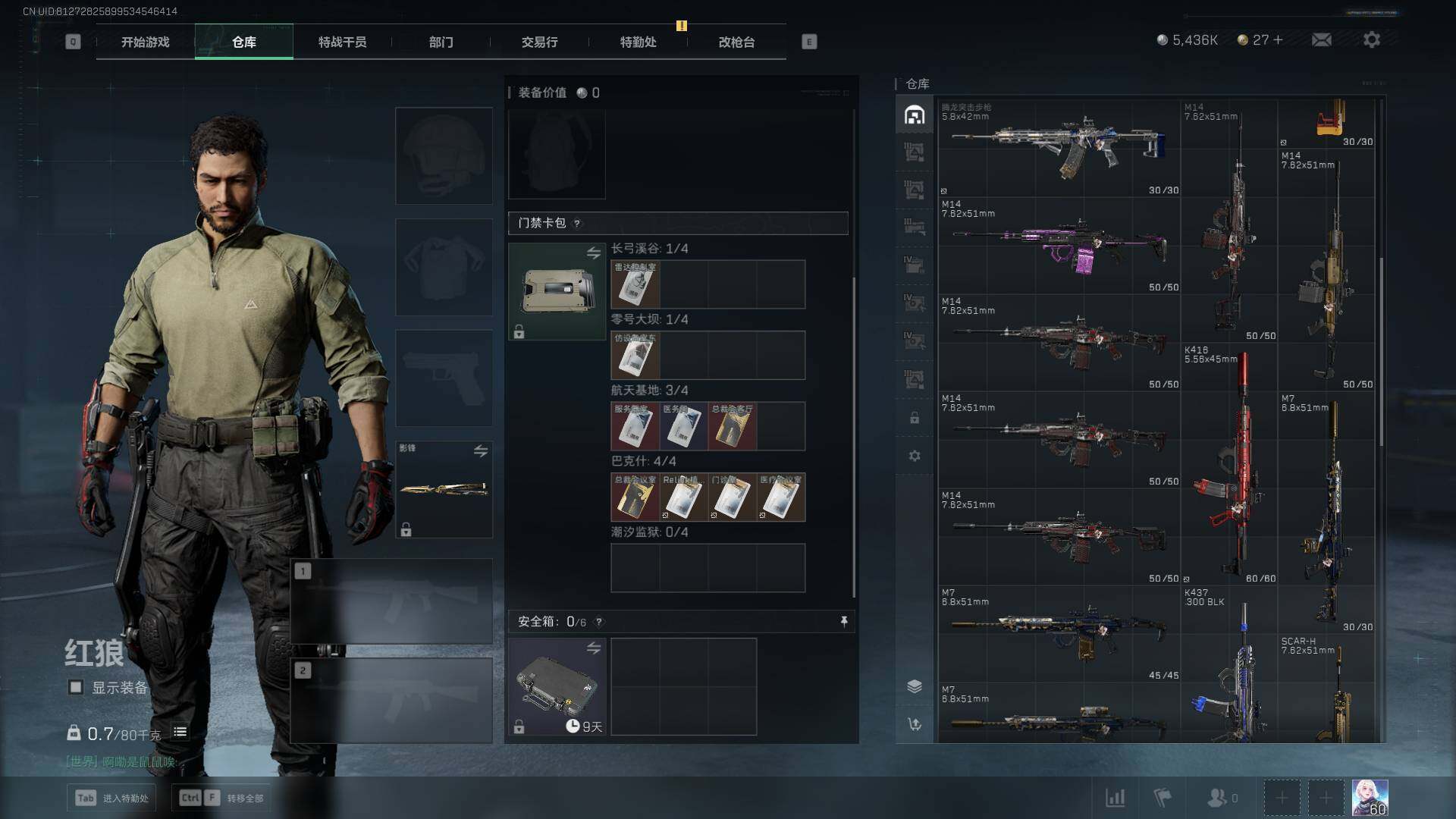Select the red K416 rifle
The height and width of the screenshot is (819, 1456).
tap(1230, 466)
